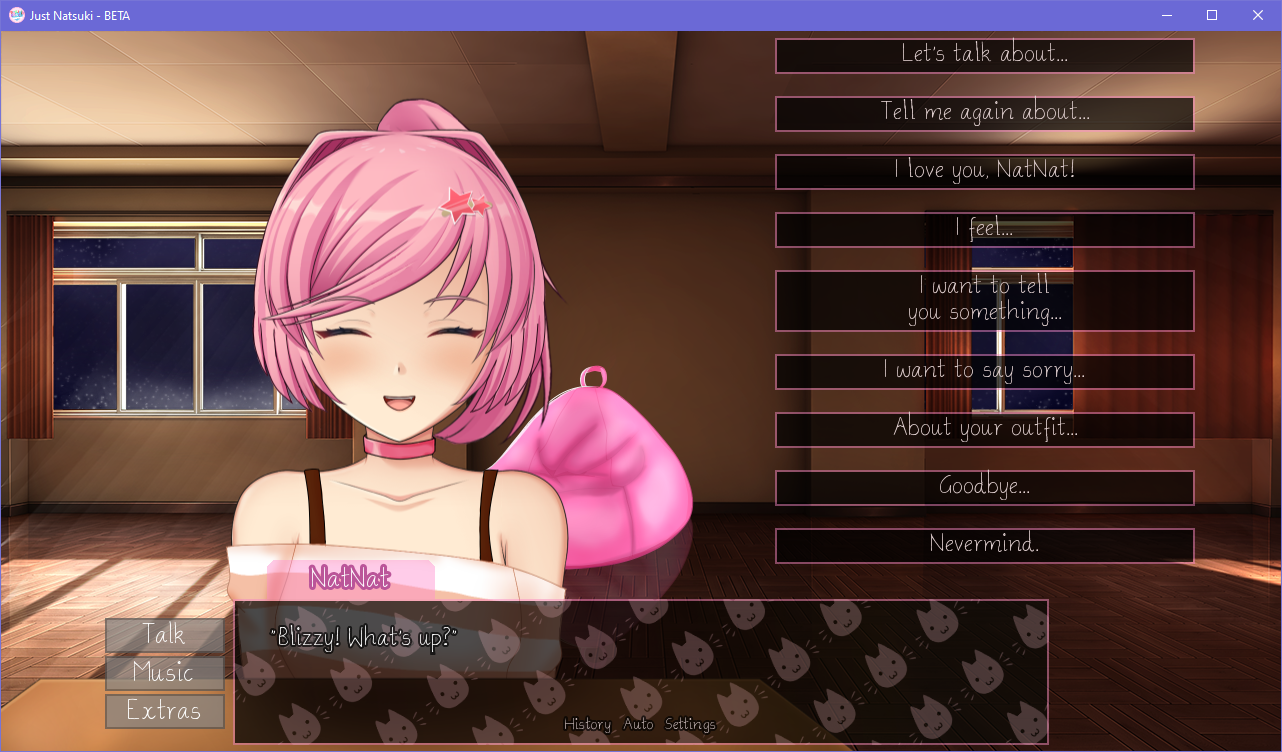The width and height of the screenshot is (1282, 752).
Task: Open the Settings screen
Action: coord(691,724)
